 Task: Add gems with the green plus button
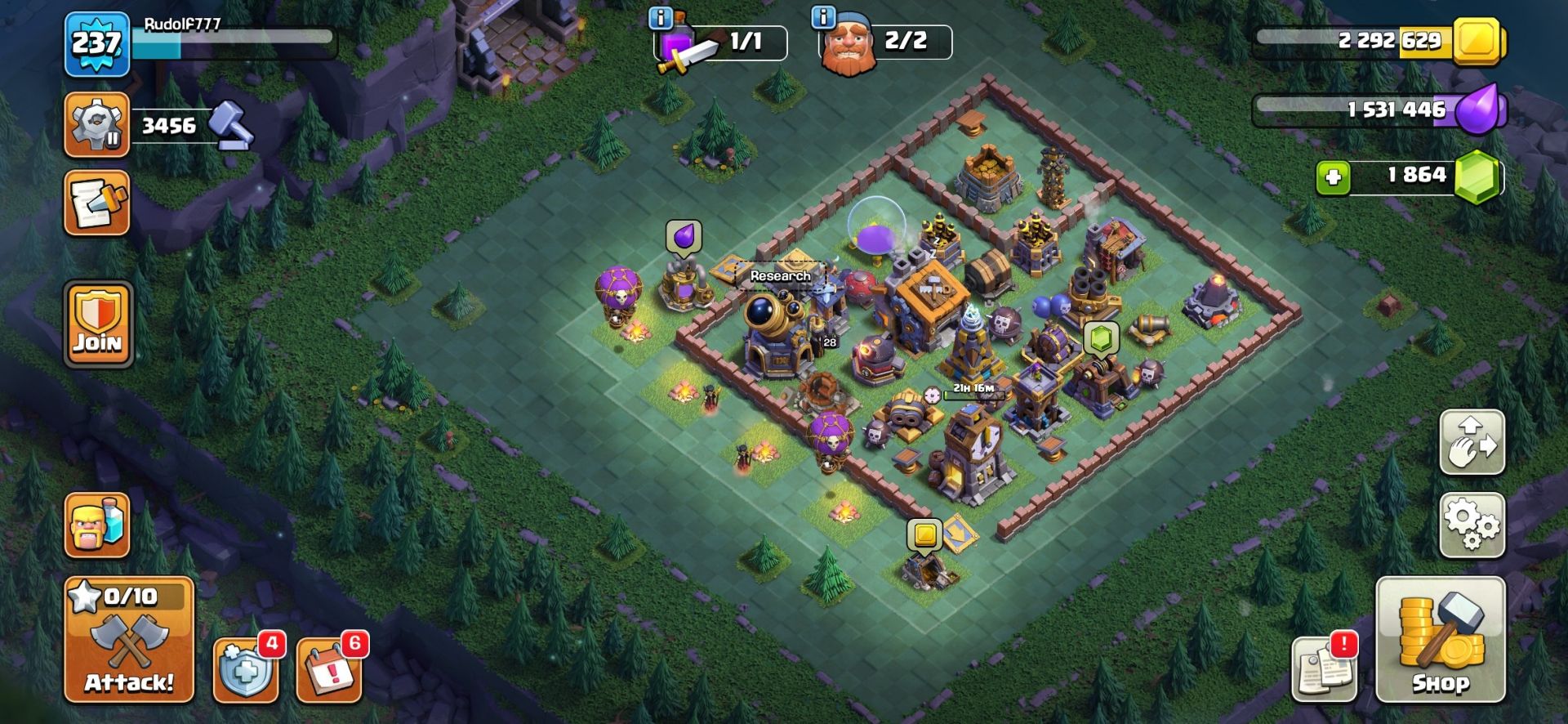pyautogui.click(x=1333, y=177)
